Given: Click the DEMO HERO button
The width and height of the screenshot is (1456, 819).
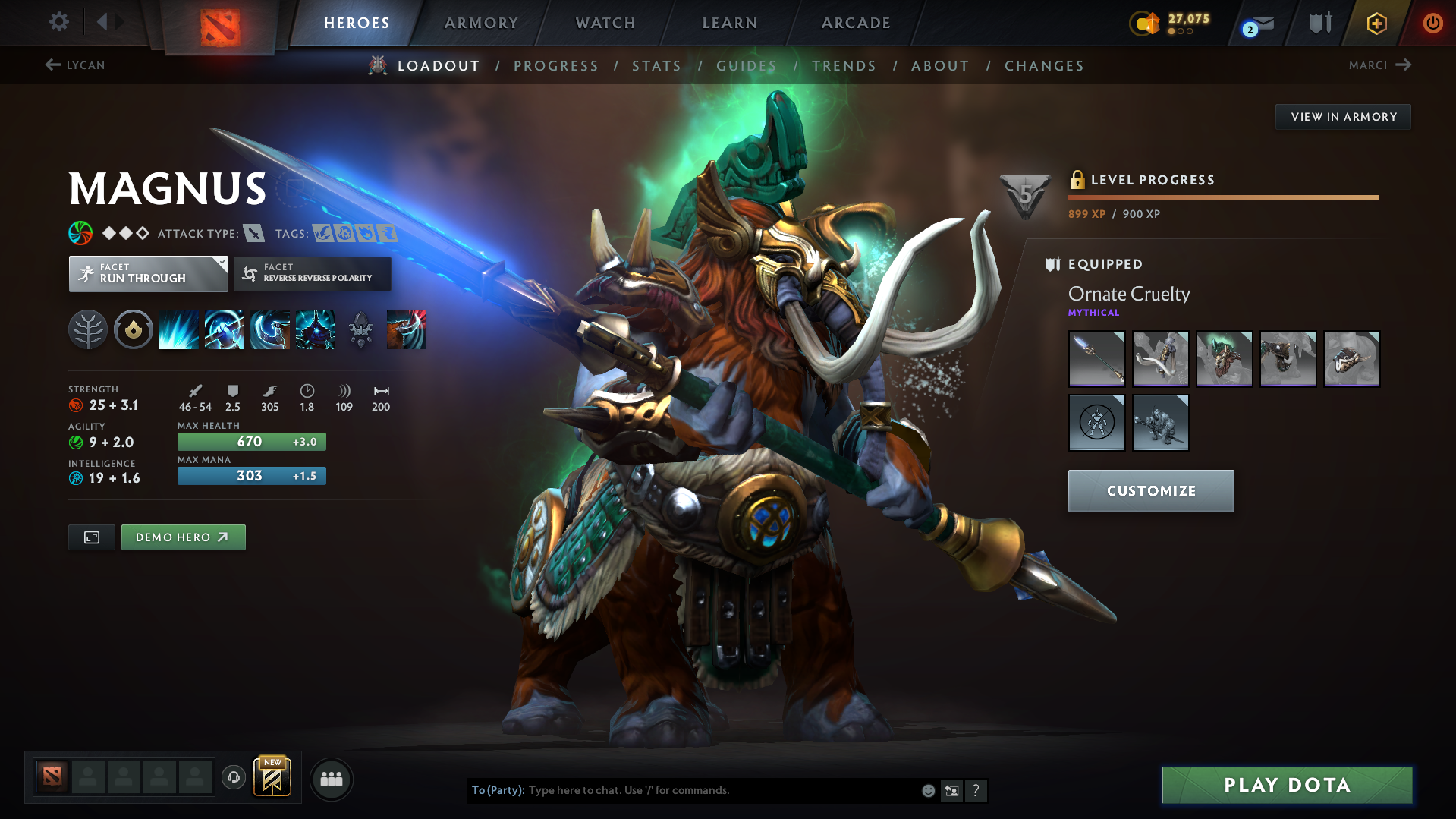Looking at the screenshot, I should pos(183,537).
